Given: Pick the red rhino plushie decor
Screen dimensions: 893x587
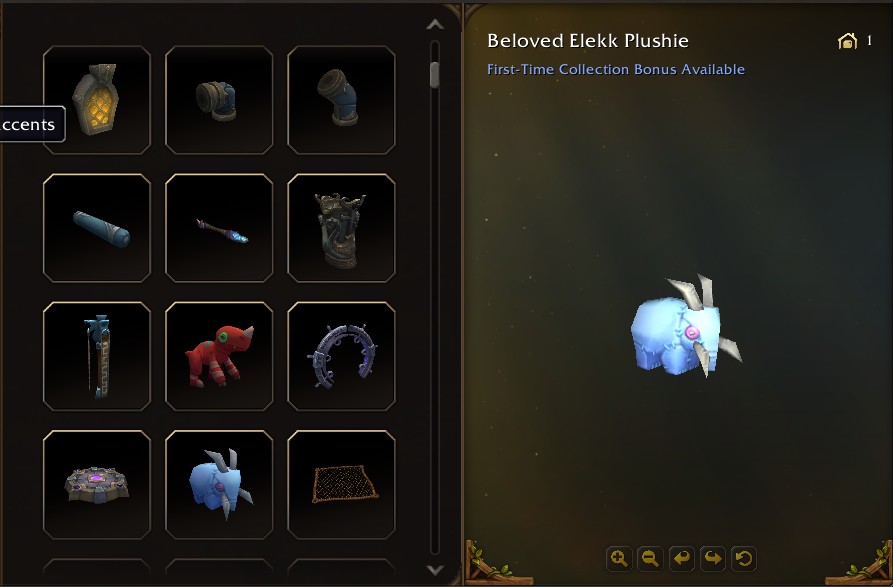Looking at the screenshot, I should [x=219, y=356].
